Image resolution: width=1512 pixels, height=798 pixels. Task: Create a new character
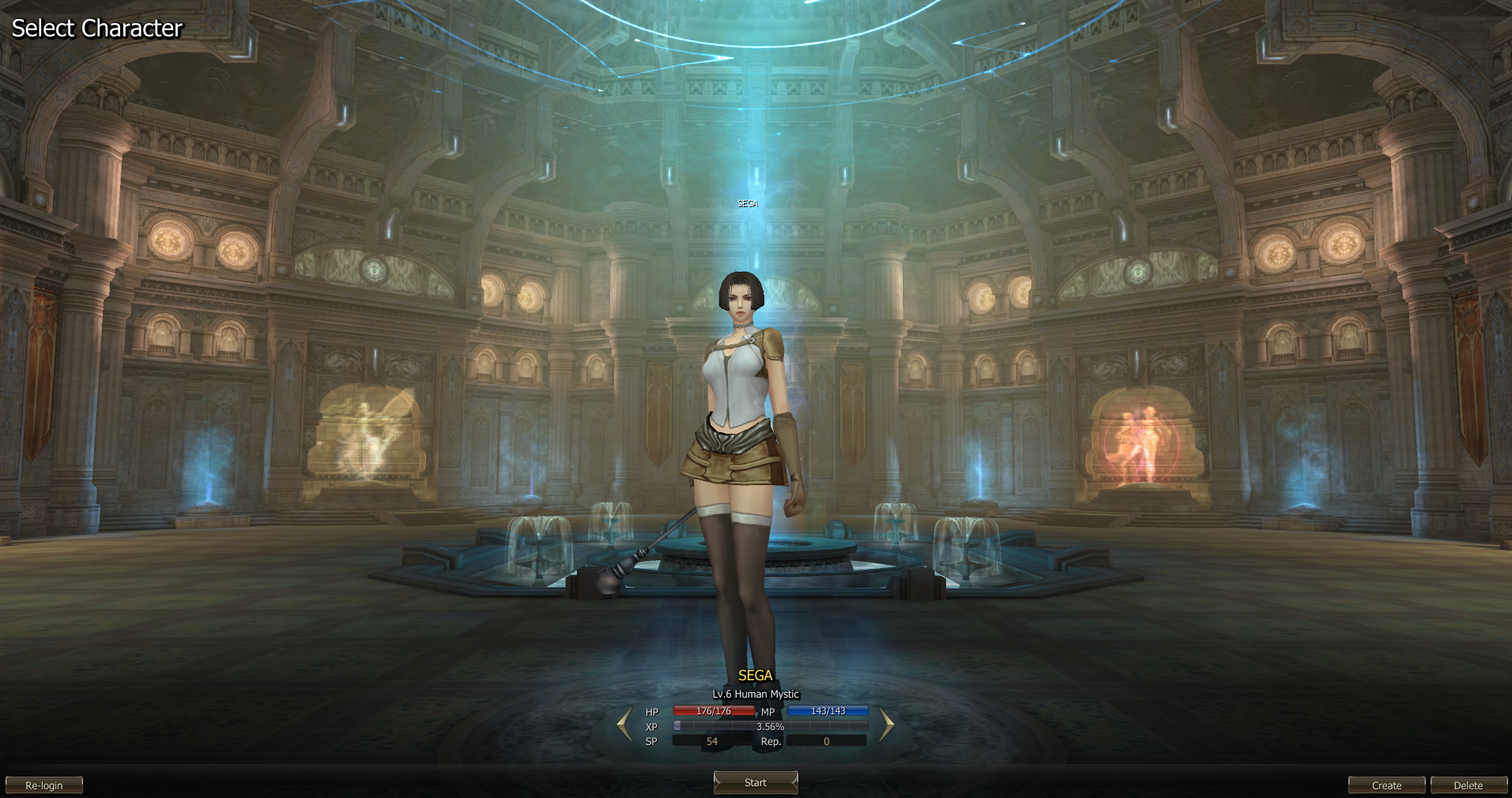(1386, 785)
